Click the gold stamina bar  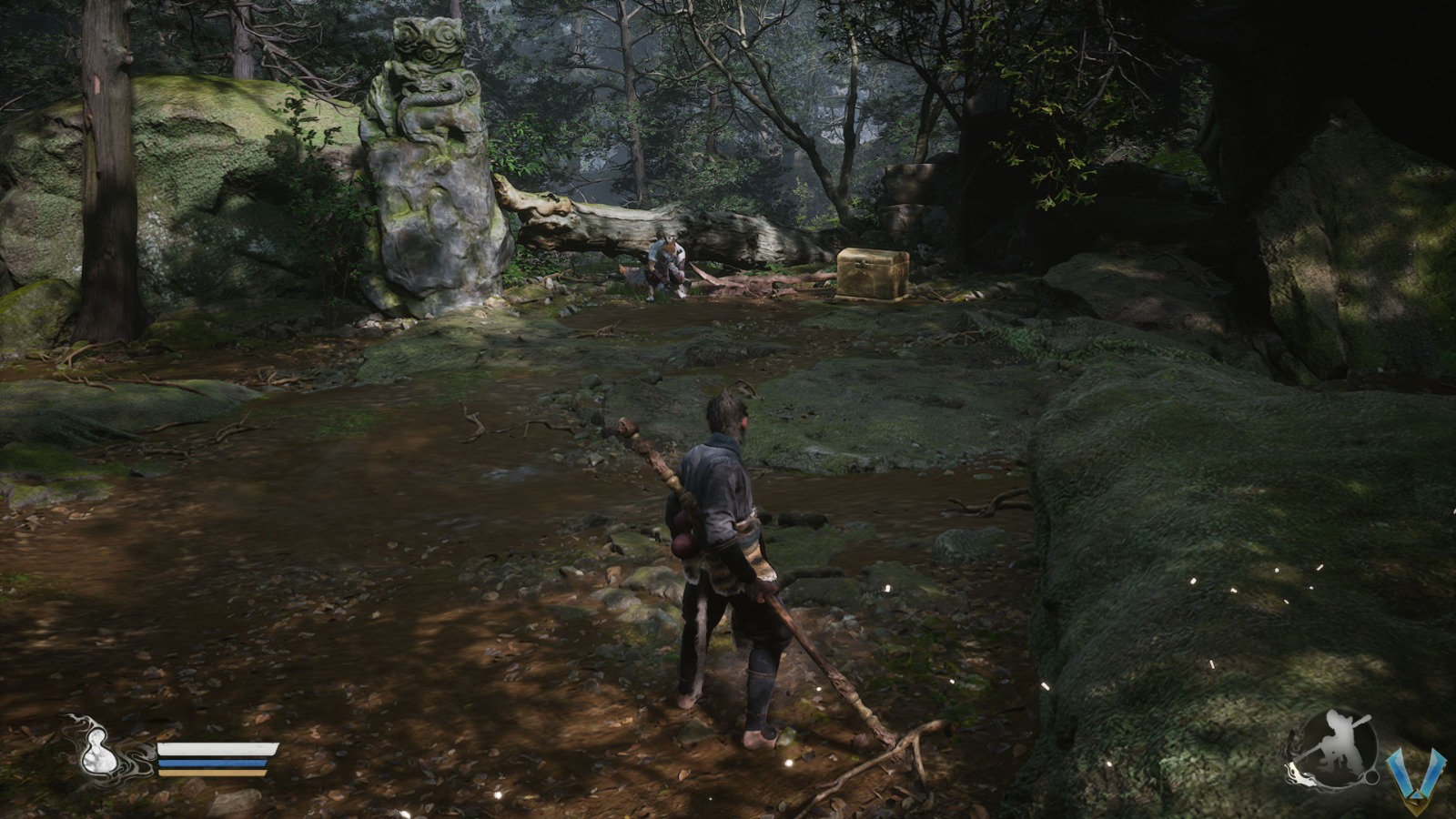211,773
